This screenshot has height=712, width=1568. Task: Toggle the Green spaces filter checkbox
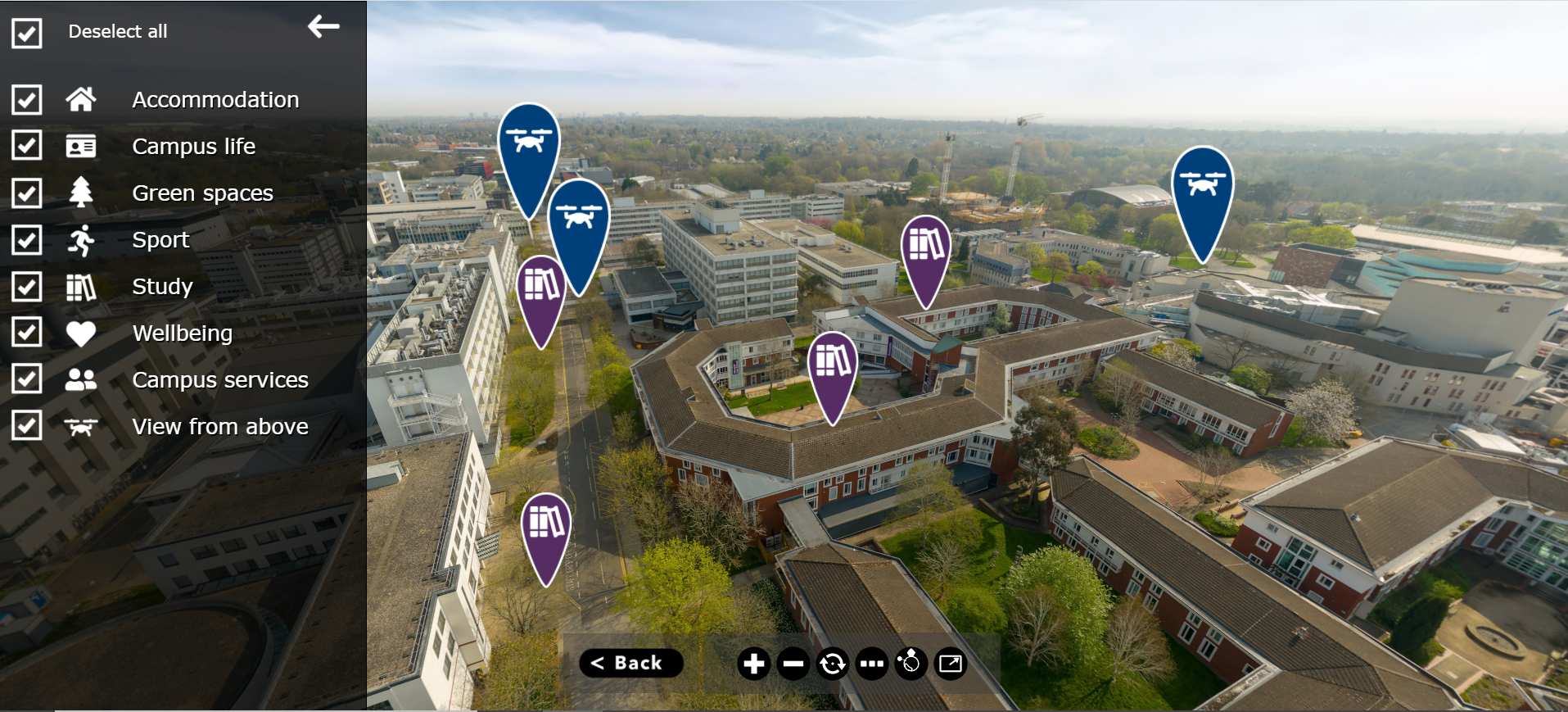tap(27, 193)
